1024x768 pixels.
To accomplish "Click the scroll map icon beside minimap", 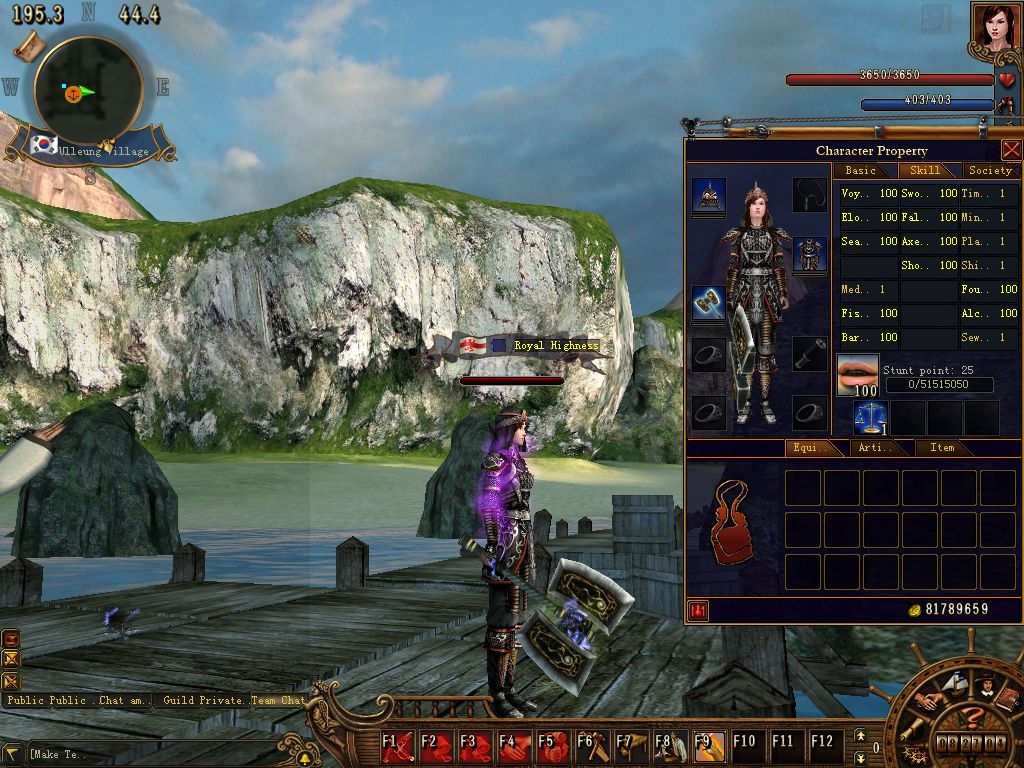I will [x=29, y=44].
